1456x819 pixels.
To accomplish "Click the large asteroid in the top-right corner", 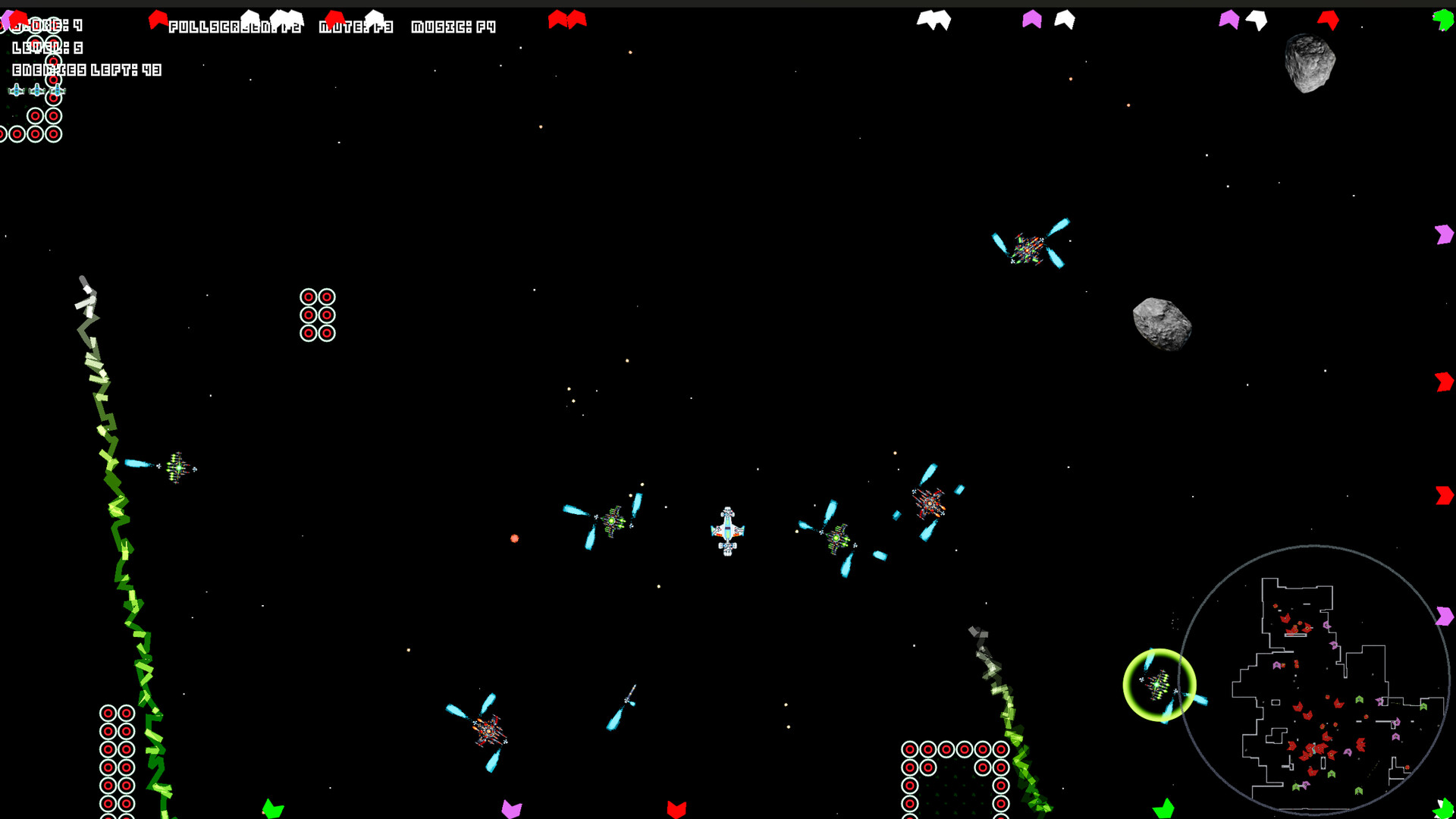I will pos(1308,62).
